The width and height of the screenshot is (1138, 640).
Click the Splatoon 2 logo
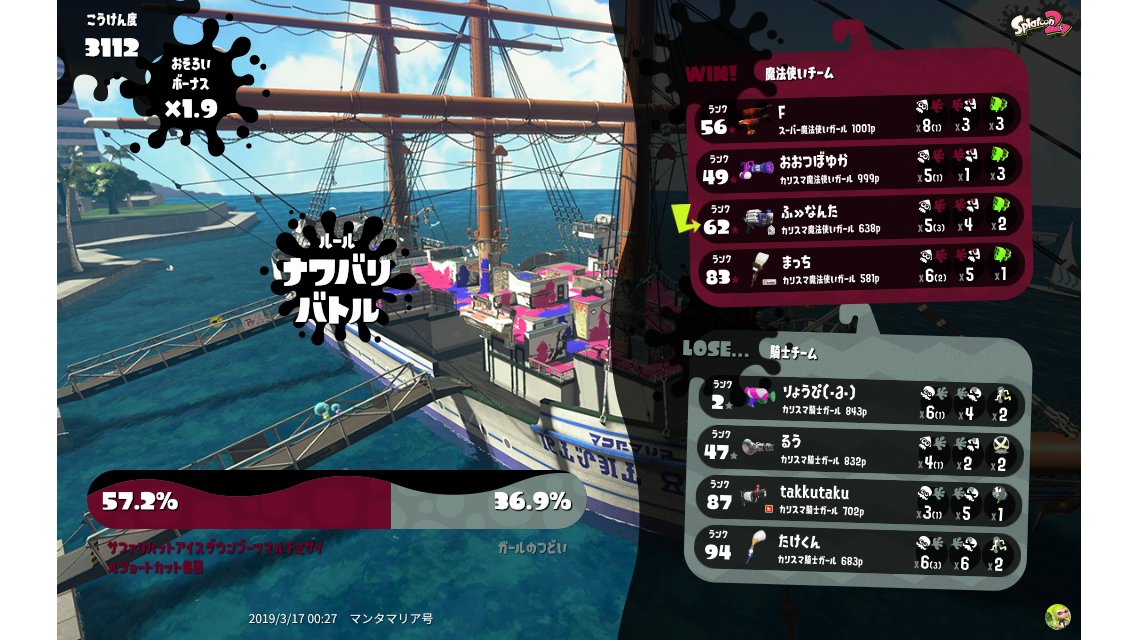point(1040,23)
